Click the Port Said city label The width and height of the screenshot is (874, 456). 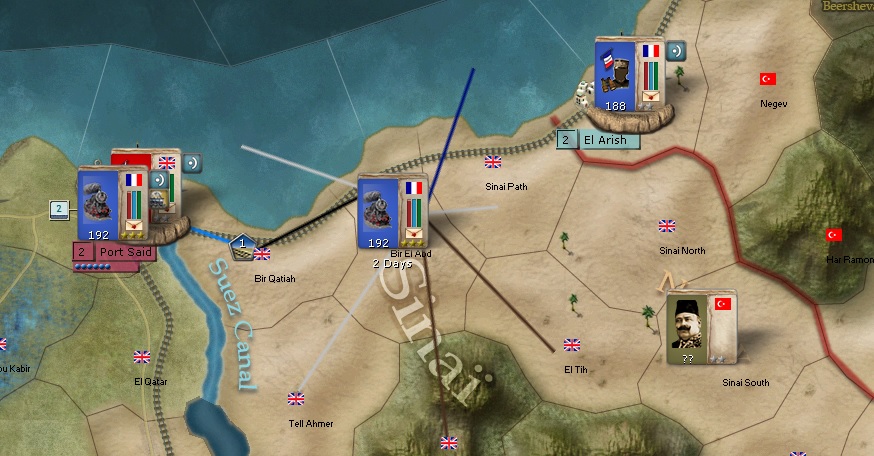124,252
